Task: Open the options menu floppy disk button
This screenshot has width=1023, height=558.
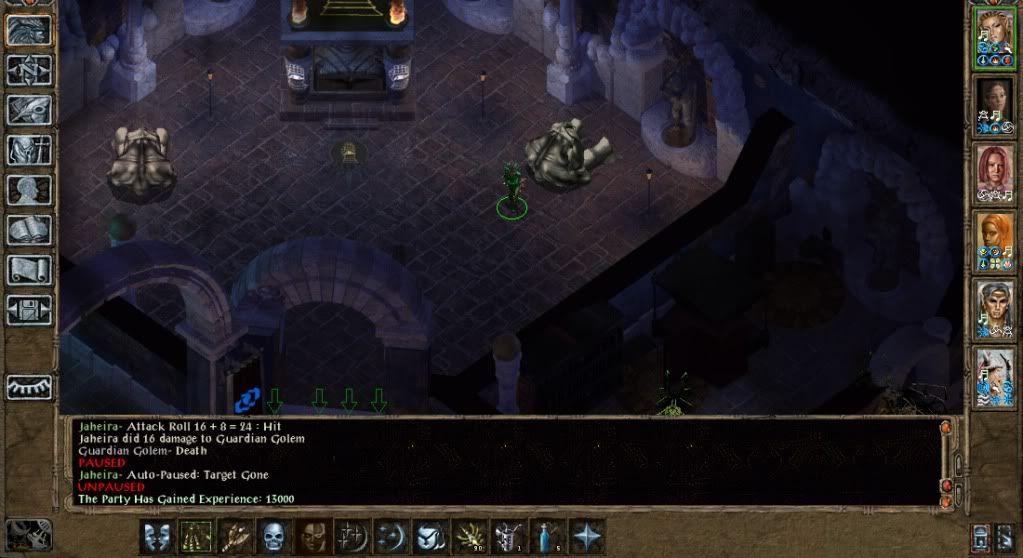Action: [29, 310]
